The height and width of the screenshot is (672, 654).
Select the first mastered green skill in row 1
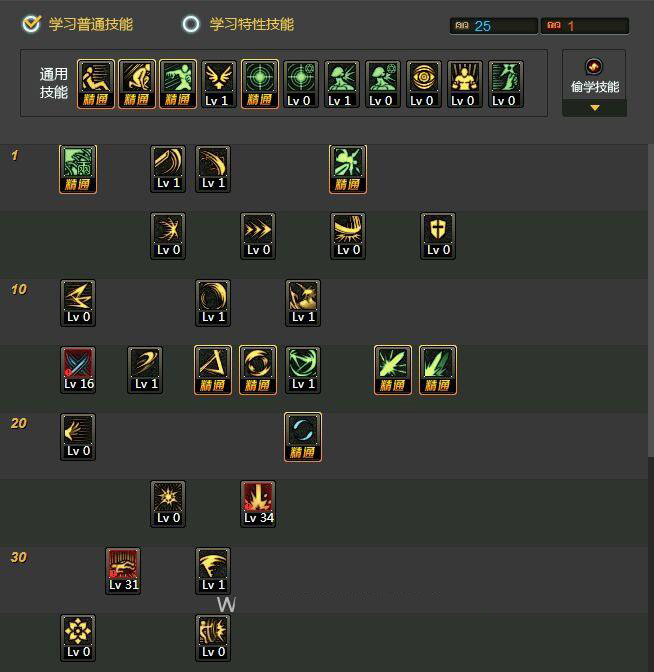[78, 169]
